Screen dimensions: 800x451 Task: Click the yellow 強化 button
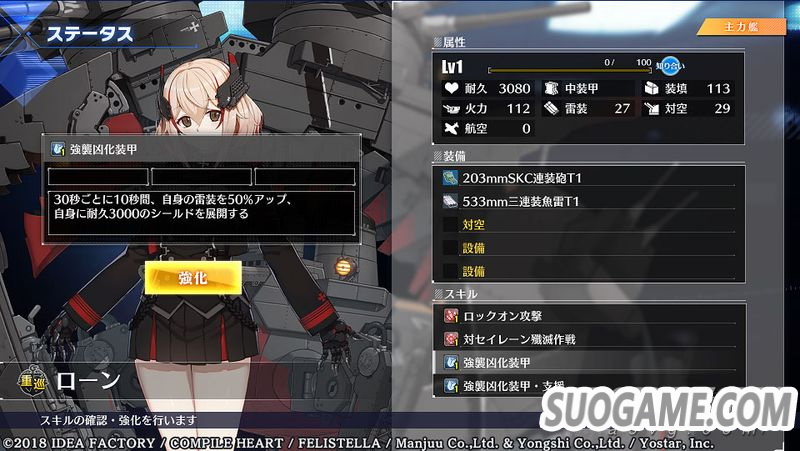pyautogui.click(x=192, y=278)
